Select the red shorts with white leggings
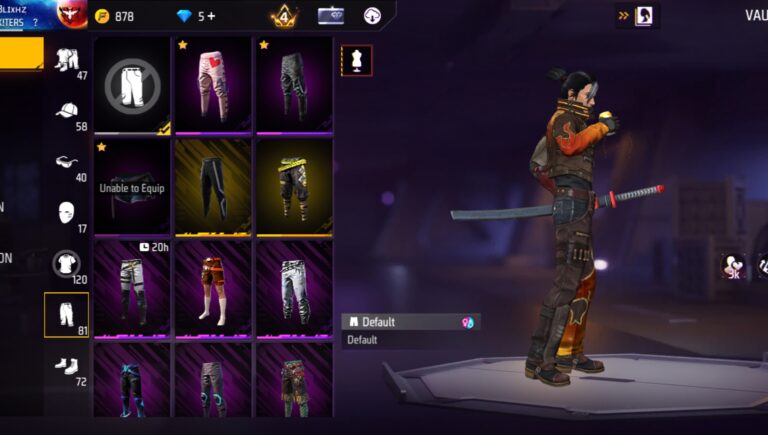The width and height of the screenshot is (768, 435). coord(213,288)
